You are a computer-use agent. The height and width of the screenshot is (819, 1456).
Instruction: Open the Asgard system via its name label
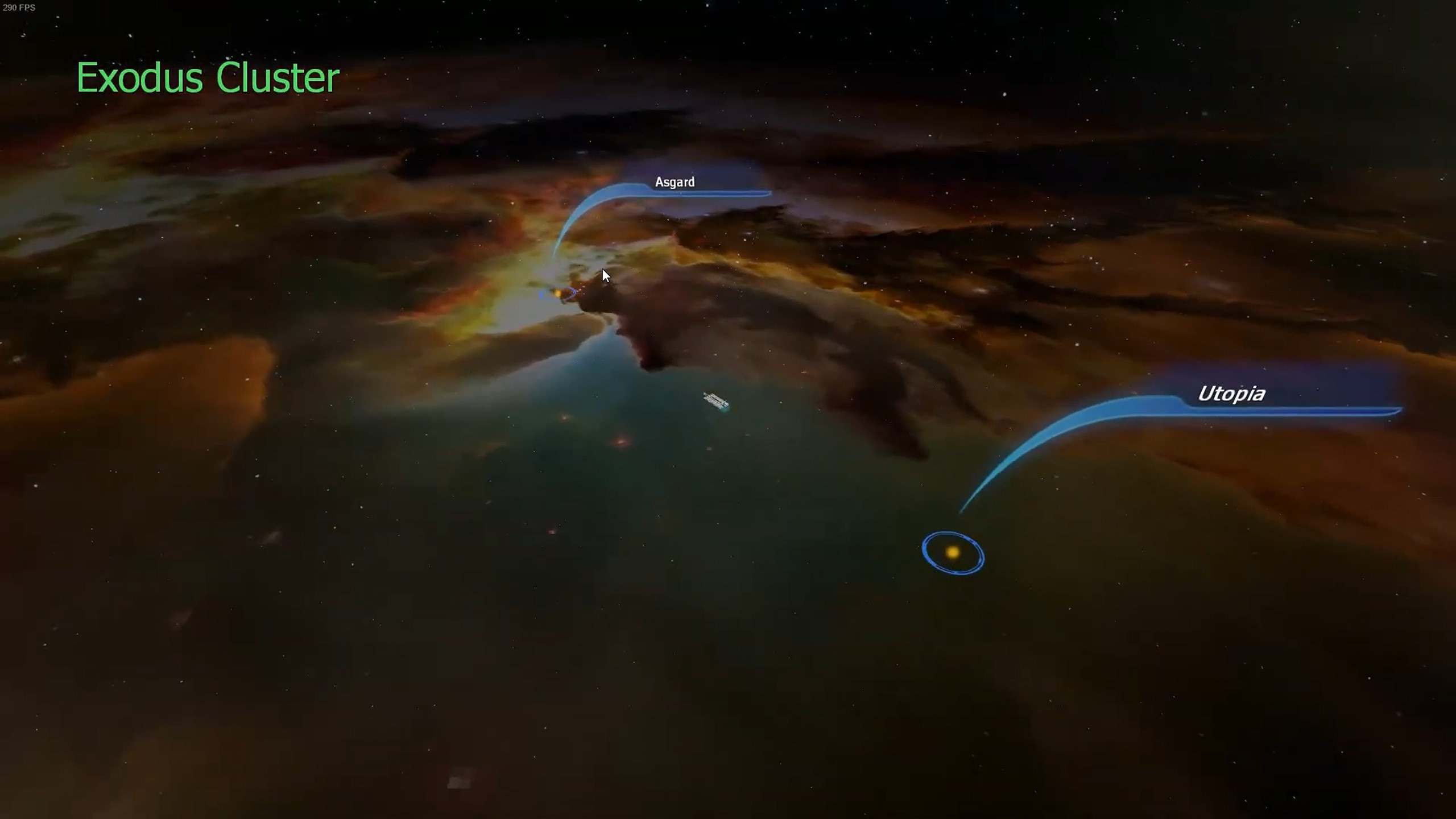[674, 182]
